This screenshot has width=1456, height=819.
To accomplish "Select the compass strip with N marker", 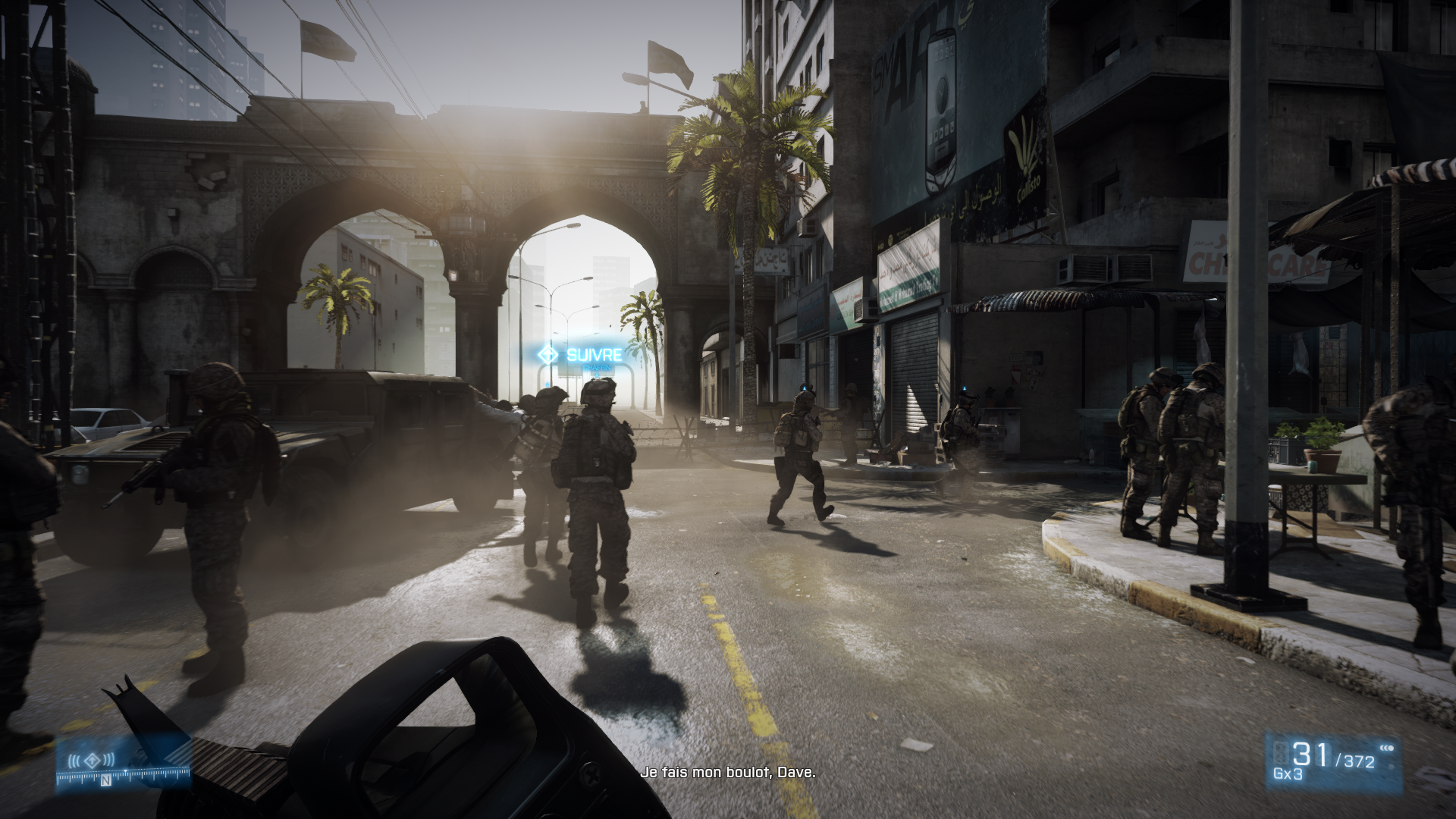I will 123,777.
